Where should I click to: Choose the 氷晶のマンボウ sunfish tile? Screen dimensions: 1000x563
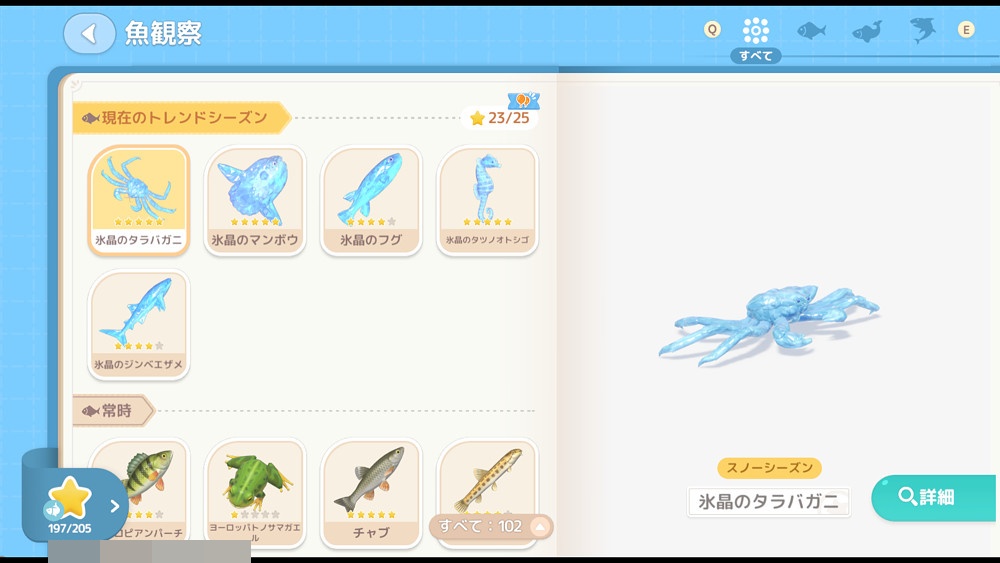click(x=255, y=200)
